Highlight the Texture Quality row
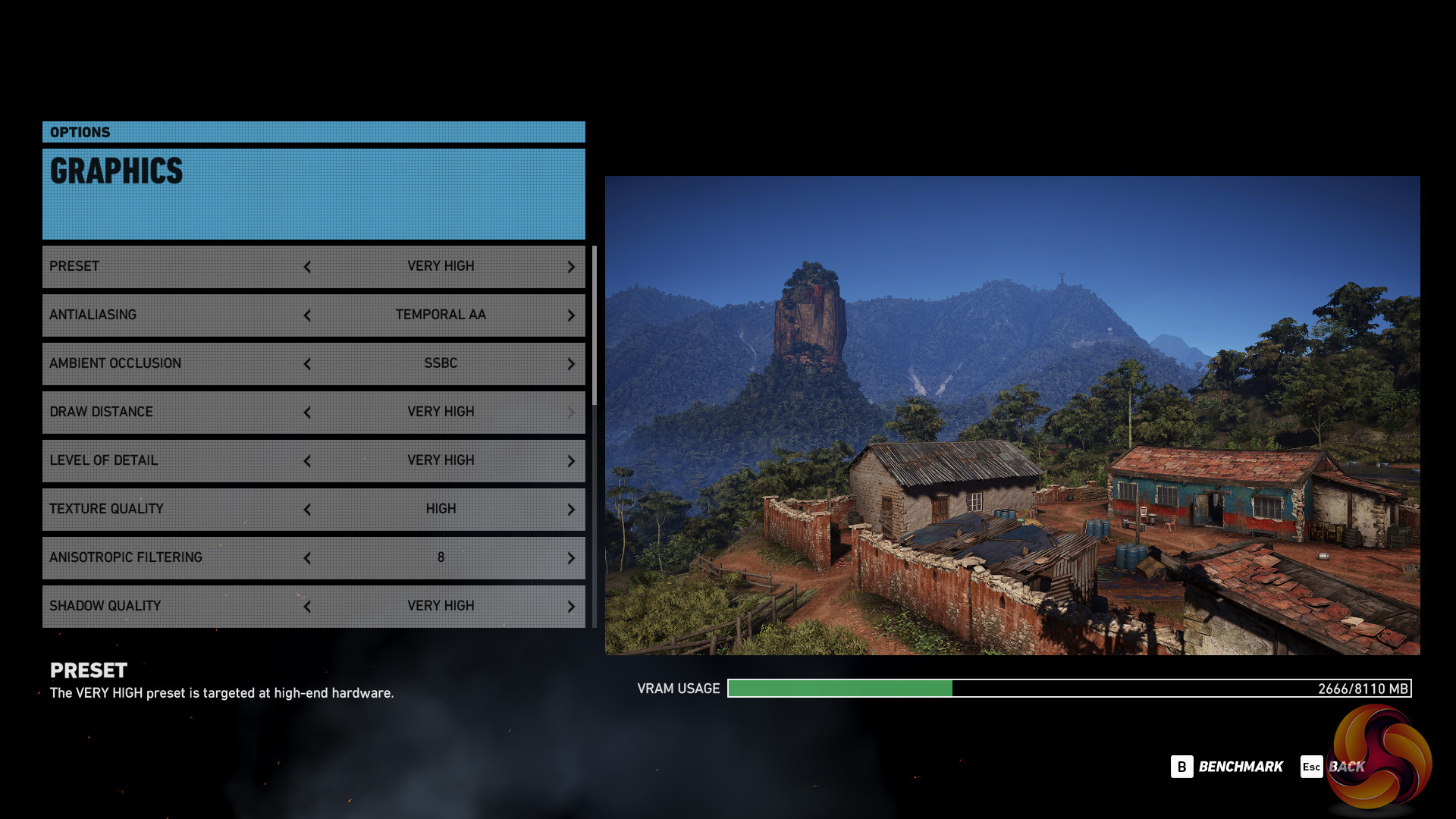This screenshot has width=1456, height=819. [x=174, y=509]
